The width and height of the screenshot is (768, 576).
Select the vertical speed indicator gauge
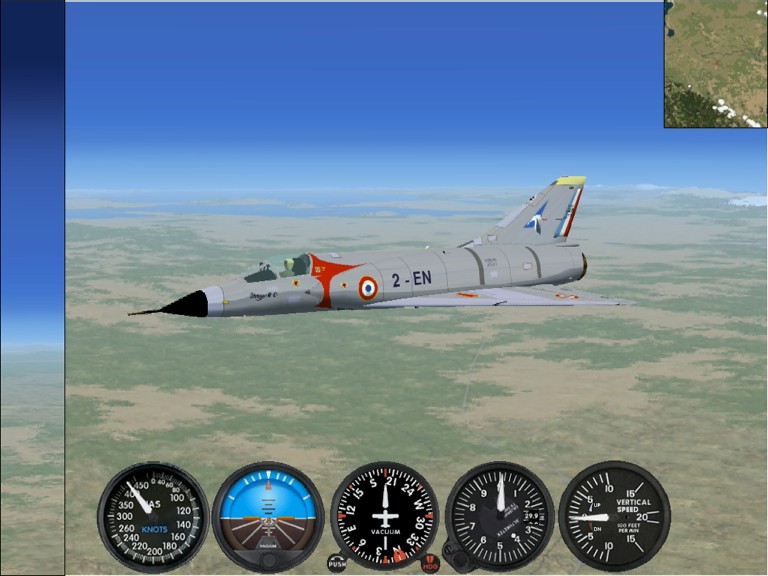613,516
